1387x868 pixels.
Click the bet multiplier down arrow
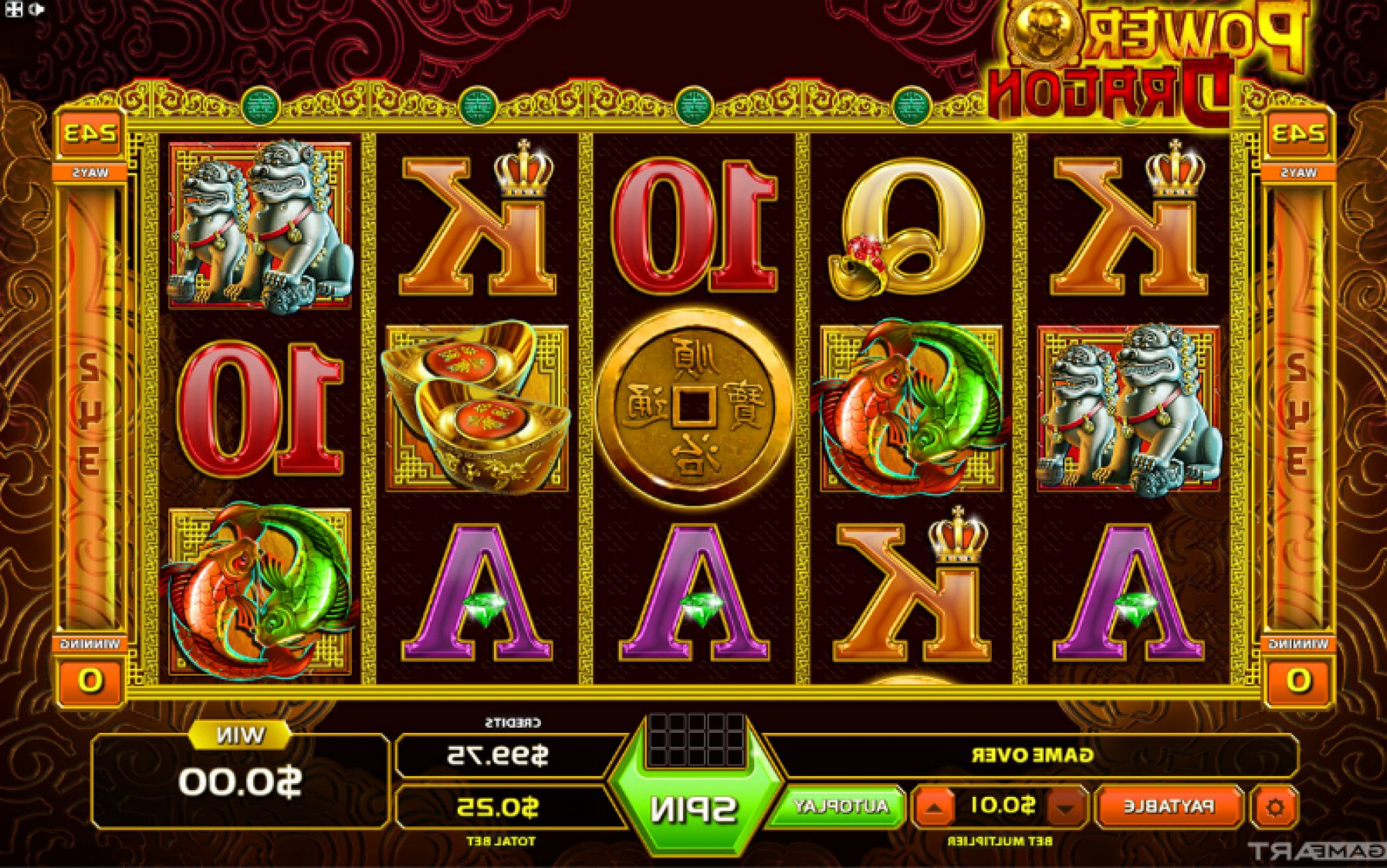[x=1064, y=808]
